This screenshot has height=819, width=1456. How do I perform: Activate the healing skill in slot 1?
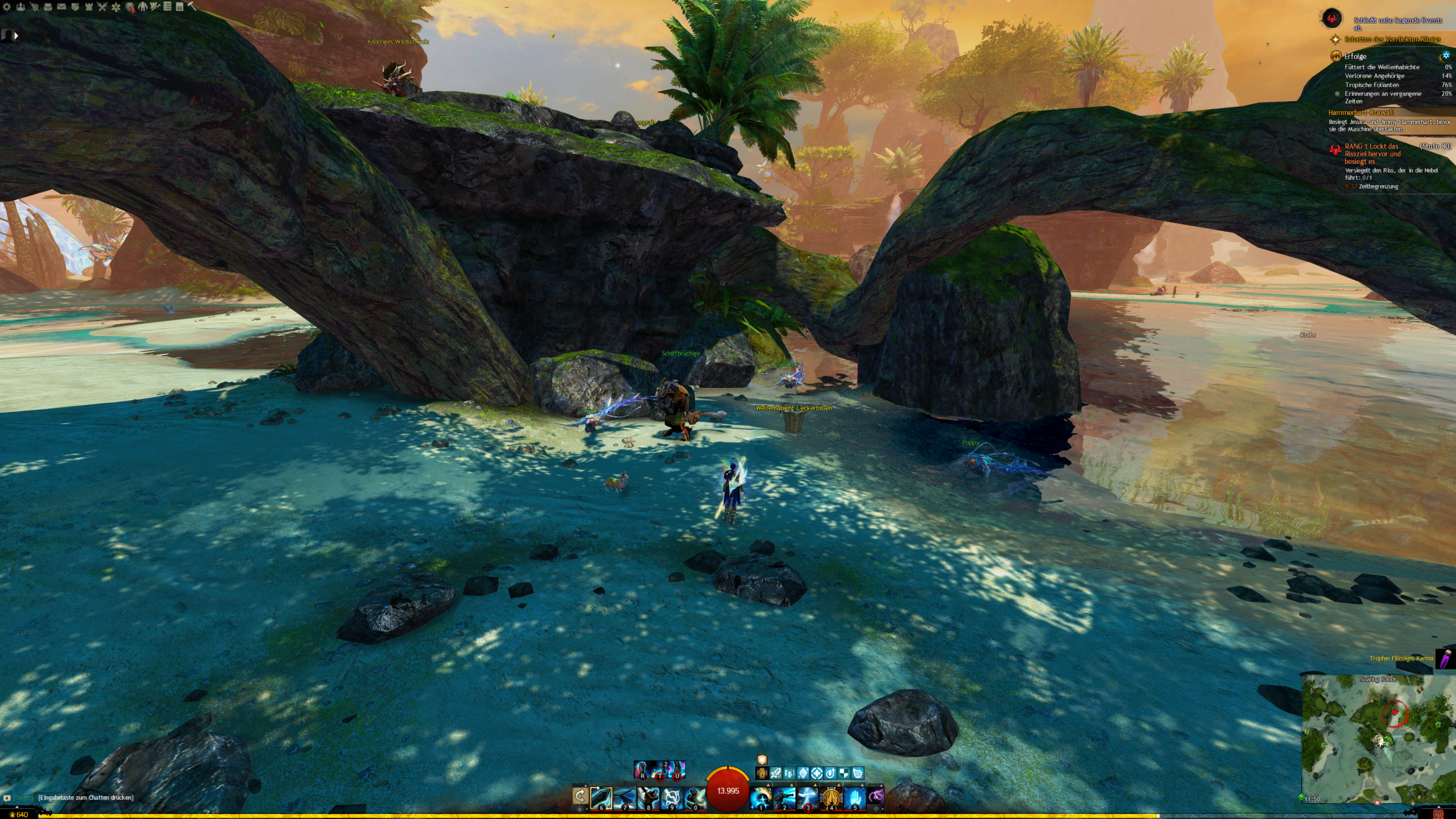pos(761,798)
